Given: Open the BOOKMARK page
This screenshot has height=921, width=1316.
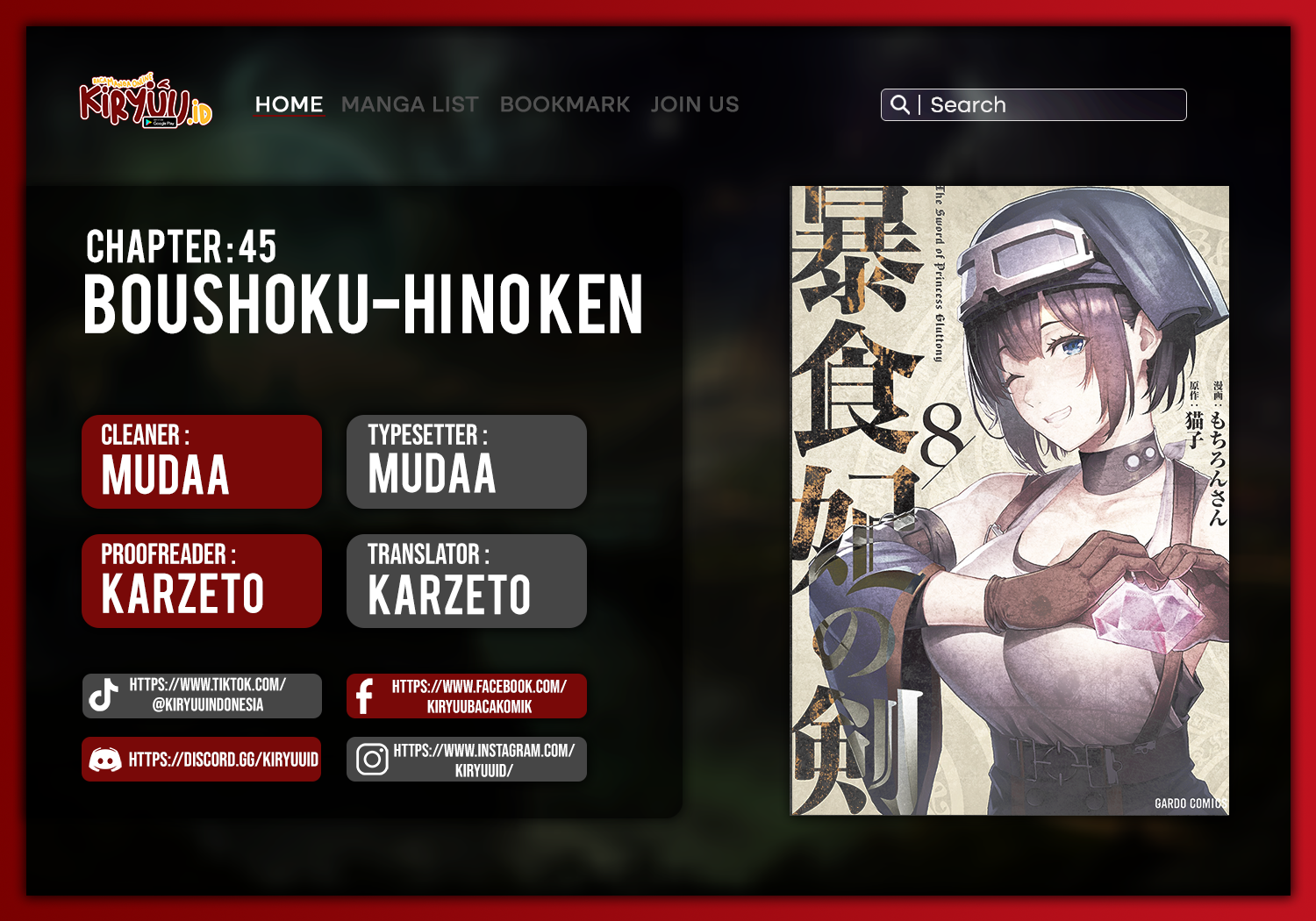Looking at the screenshot, I should [x=564, y=104].
